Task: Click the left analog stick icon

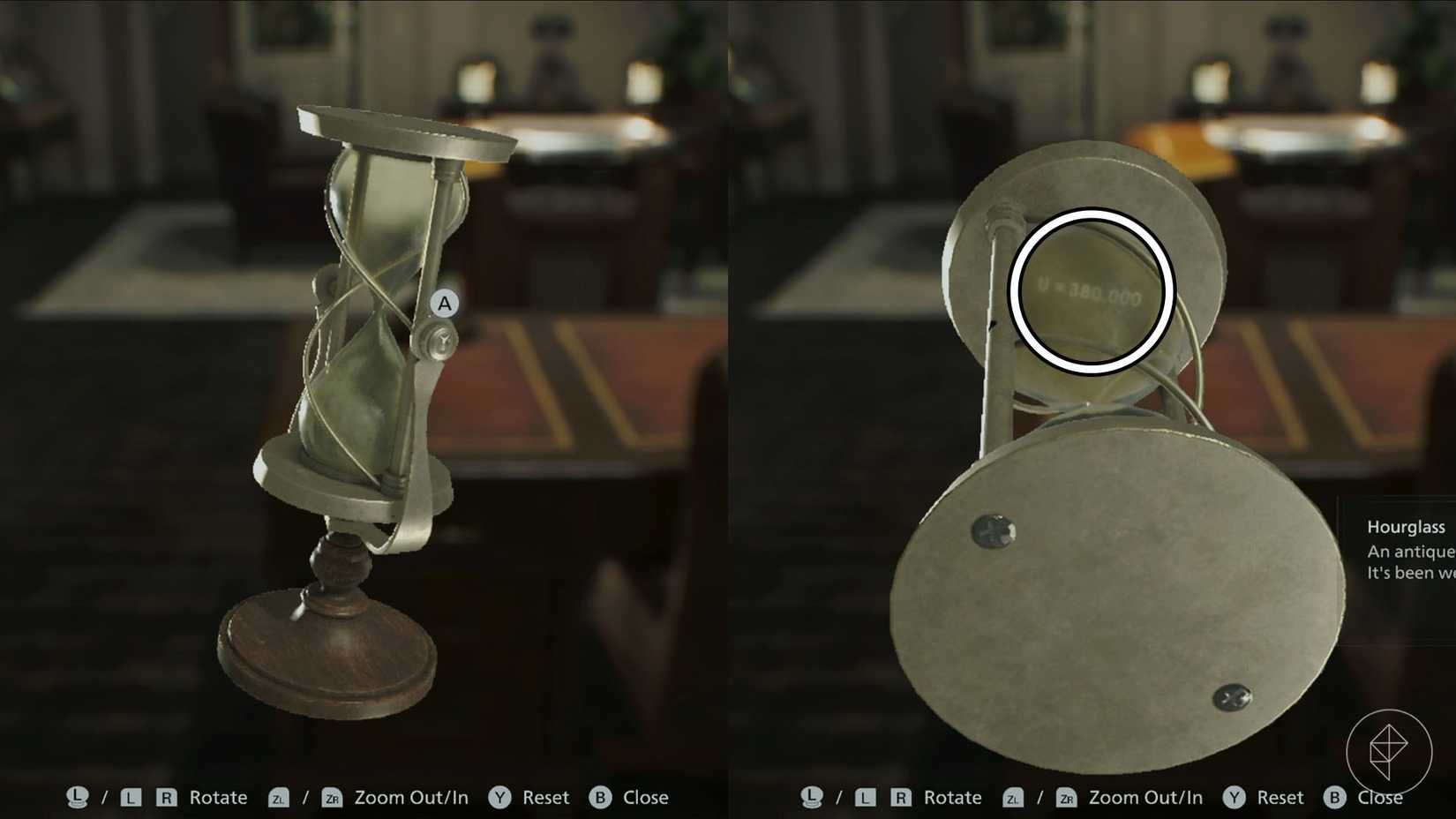Action: (79, 797)
